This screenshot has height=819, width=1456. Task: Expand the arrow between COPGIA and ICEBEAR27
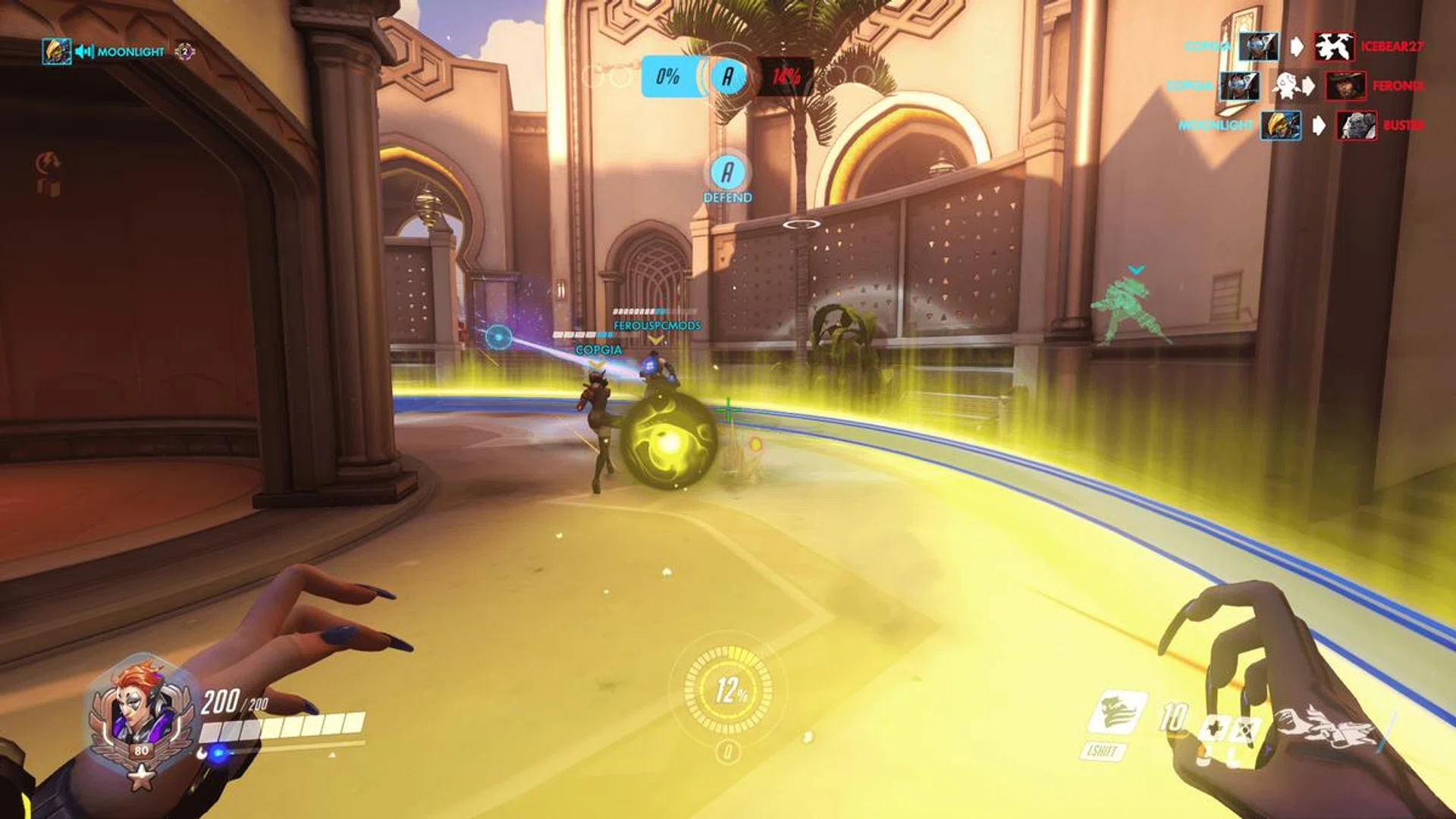click(x=1297, y=45)
